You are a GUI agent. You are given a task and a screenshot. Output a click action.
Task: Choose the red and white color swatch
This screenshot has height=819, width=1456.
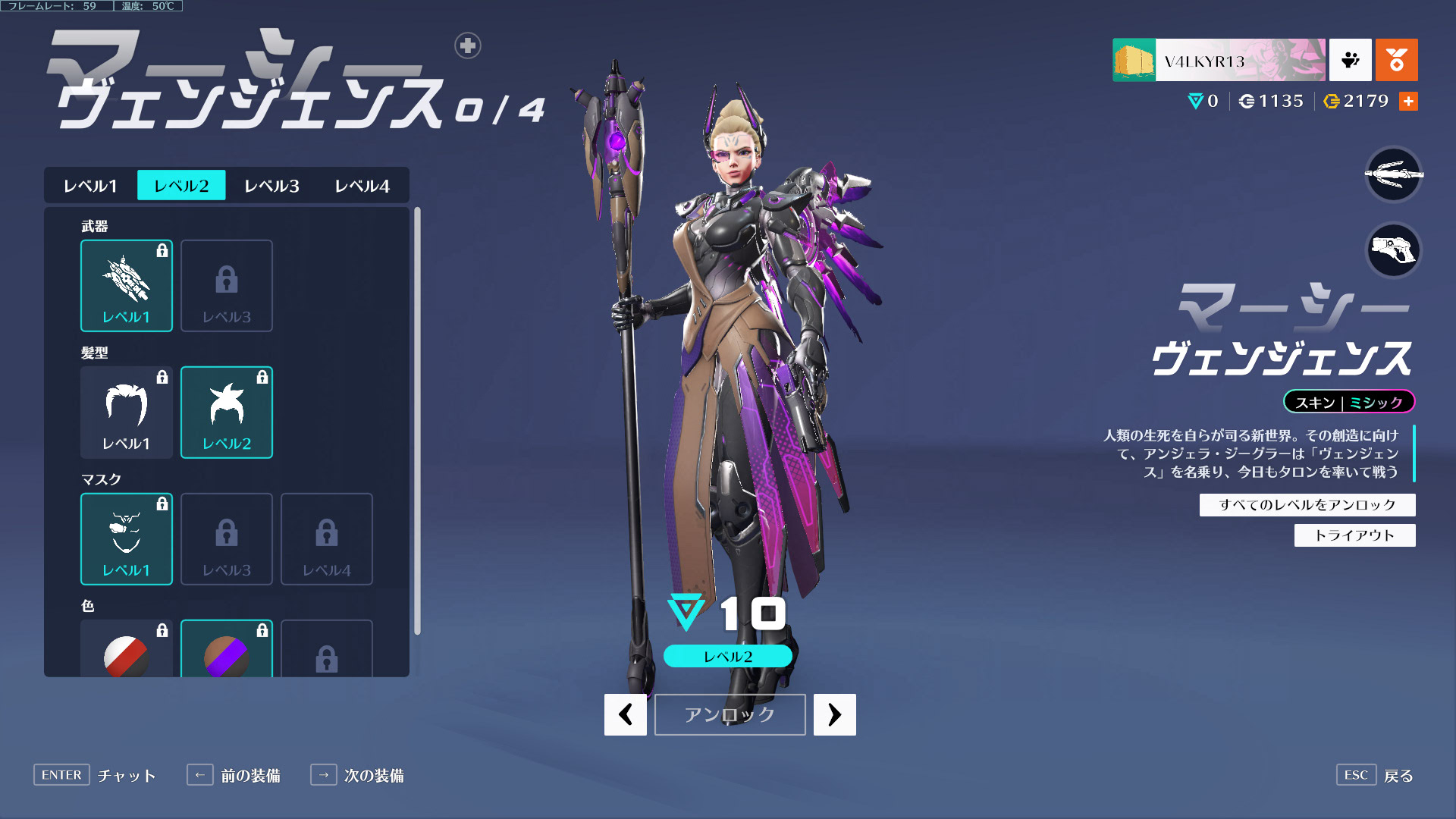click(127, 652)
